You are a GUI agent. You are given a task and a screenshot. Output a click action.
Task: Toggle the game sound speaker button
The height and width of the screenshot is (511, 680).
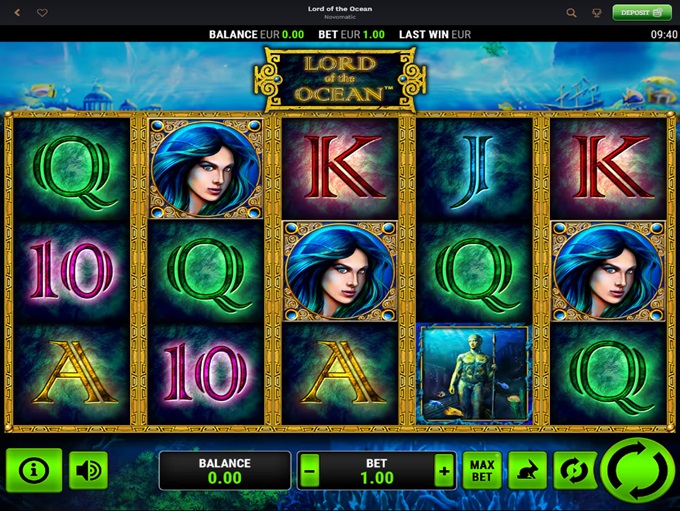click(x=89, y=470)
